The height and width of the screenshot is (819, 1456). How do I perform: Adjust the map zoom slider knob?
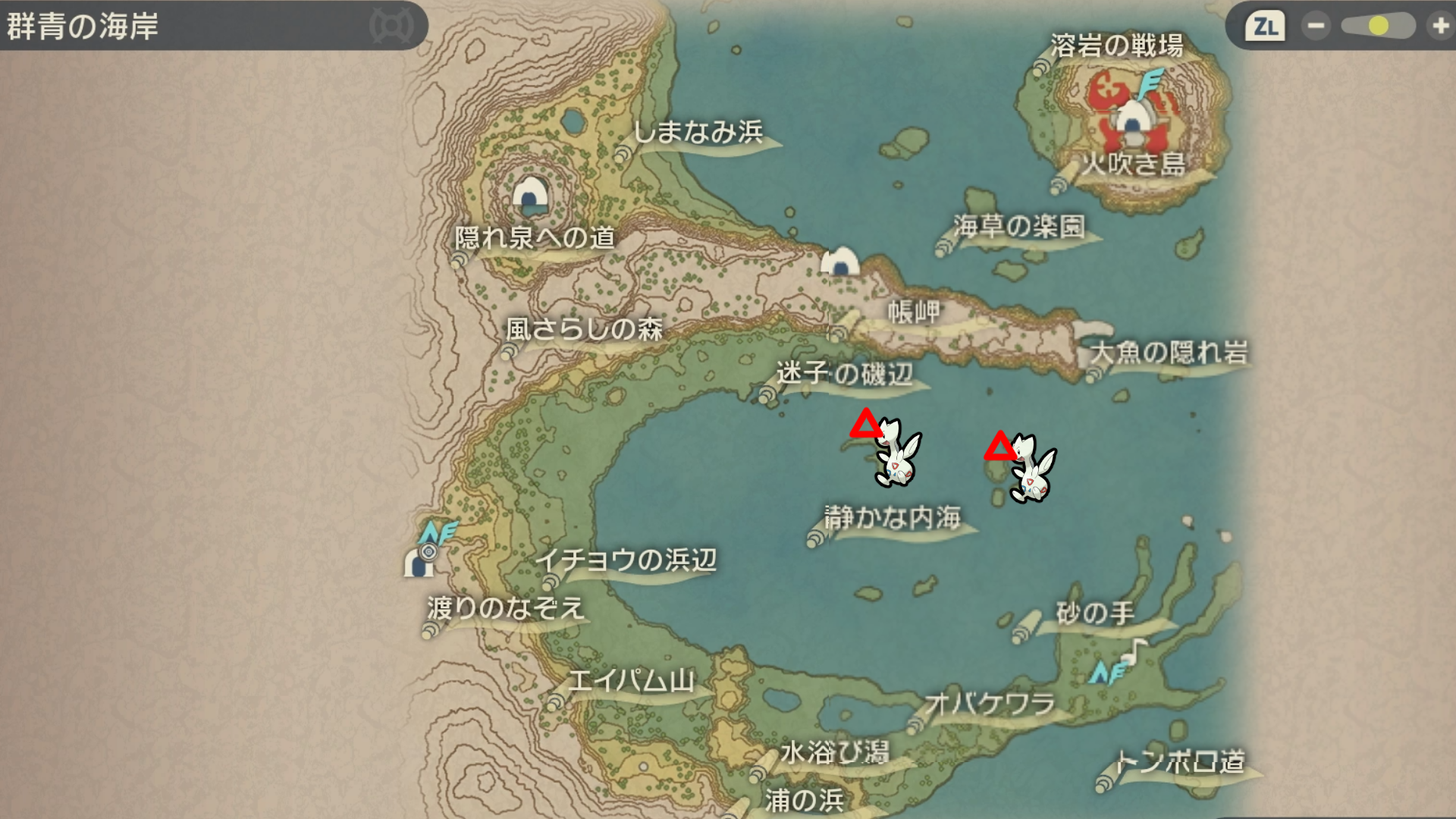[x=1379, y=27]
